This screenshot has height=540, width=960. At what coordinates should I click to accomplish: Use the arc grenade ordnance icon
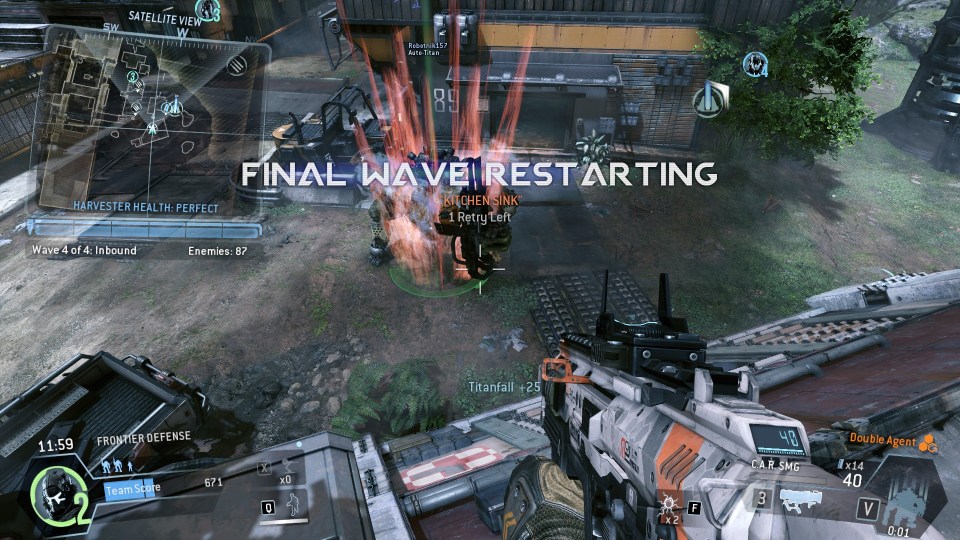pyautogui.click(x=667, y=502)
